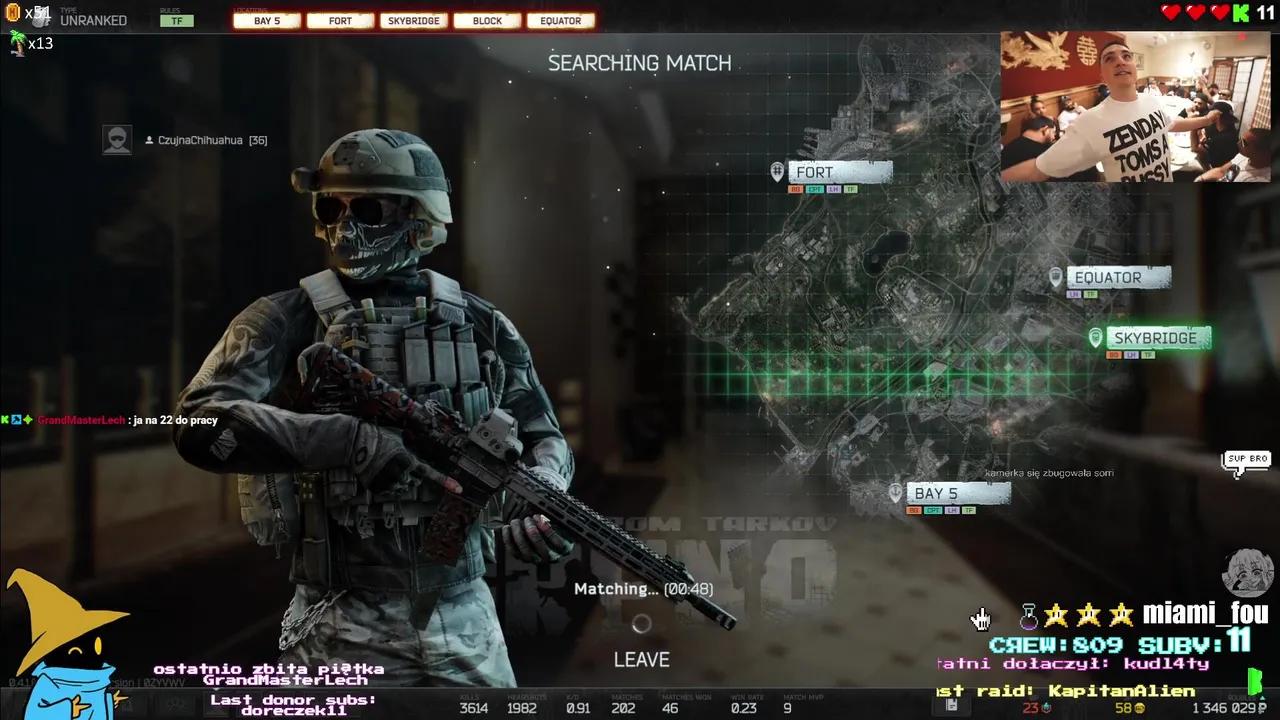Select the BLOCK location chip
1280x720 pixels.
tap(487, 21)
